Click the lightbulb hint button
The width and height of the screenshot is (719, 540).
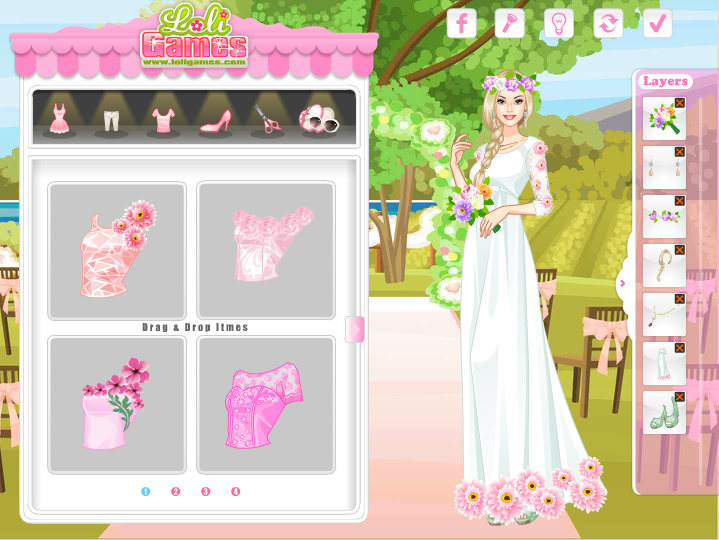pyautogui.click(x=559, y=23)
